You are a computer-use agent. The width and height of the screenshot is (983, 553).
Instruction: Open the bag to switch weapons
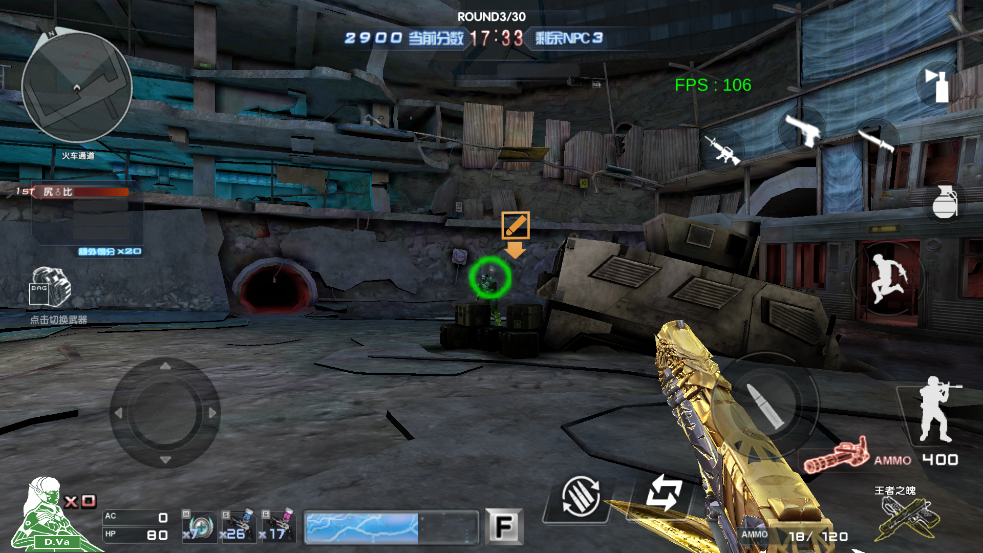point(50,290)
